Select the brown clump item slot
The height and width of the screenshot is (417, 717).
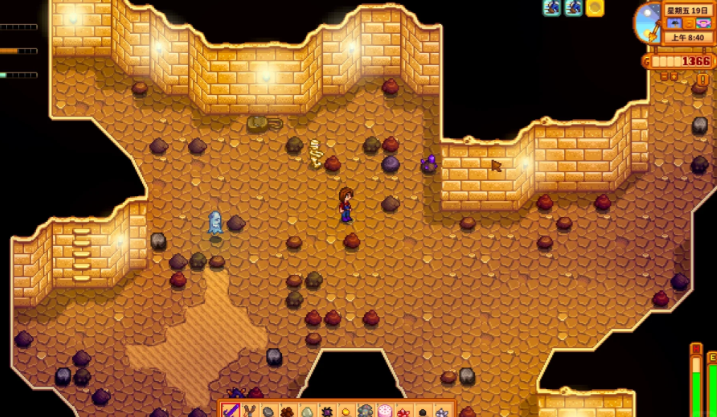[287, 411]
